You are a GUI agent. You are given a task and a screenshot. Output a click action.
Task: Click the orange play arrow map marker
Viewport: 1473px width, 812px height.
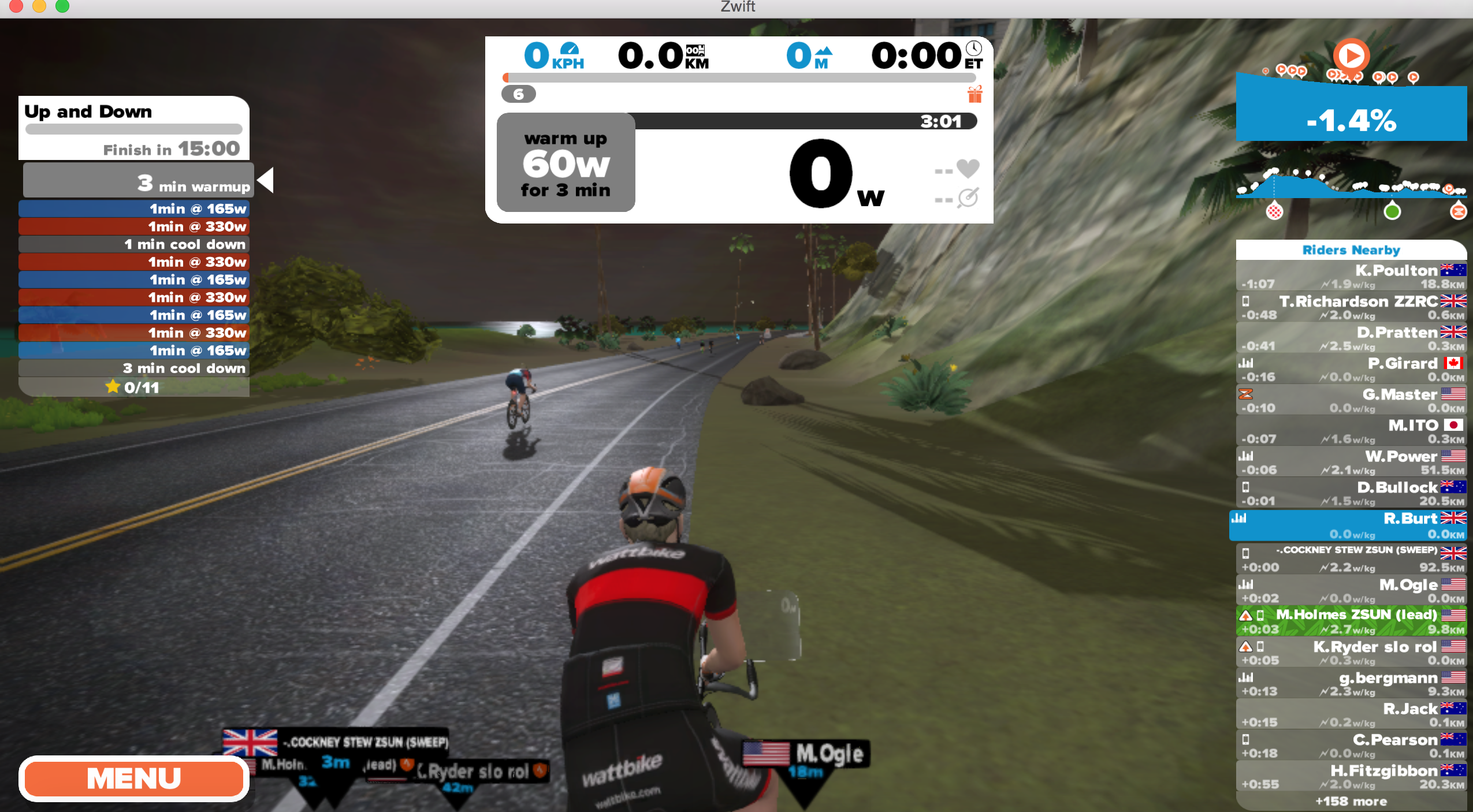tap(1351, 56)
